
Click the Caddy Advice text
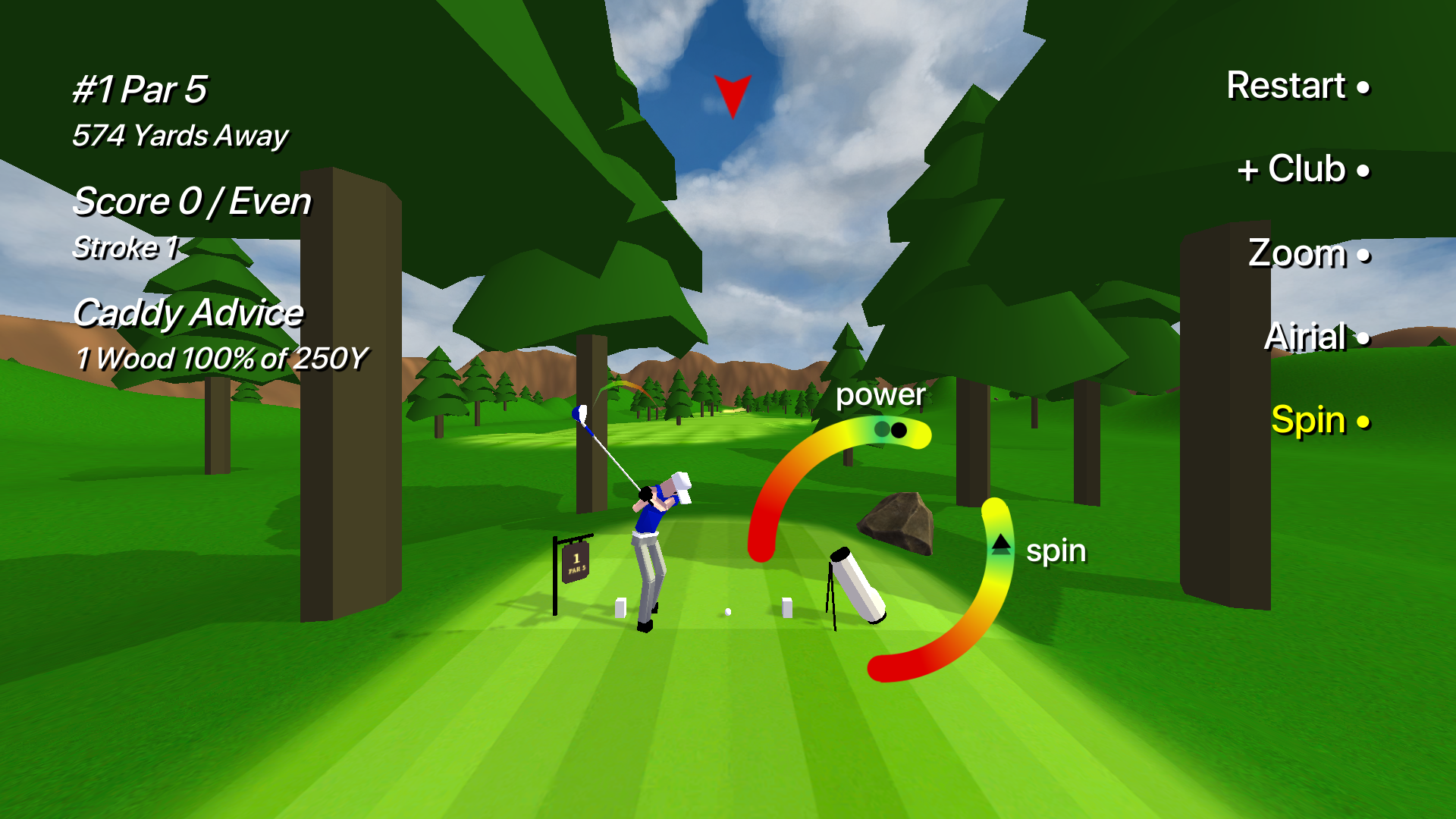[x=188, y=312]
